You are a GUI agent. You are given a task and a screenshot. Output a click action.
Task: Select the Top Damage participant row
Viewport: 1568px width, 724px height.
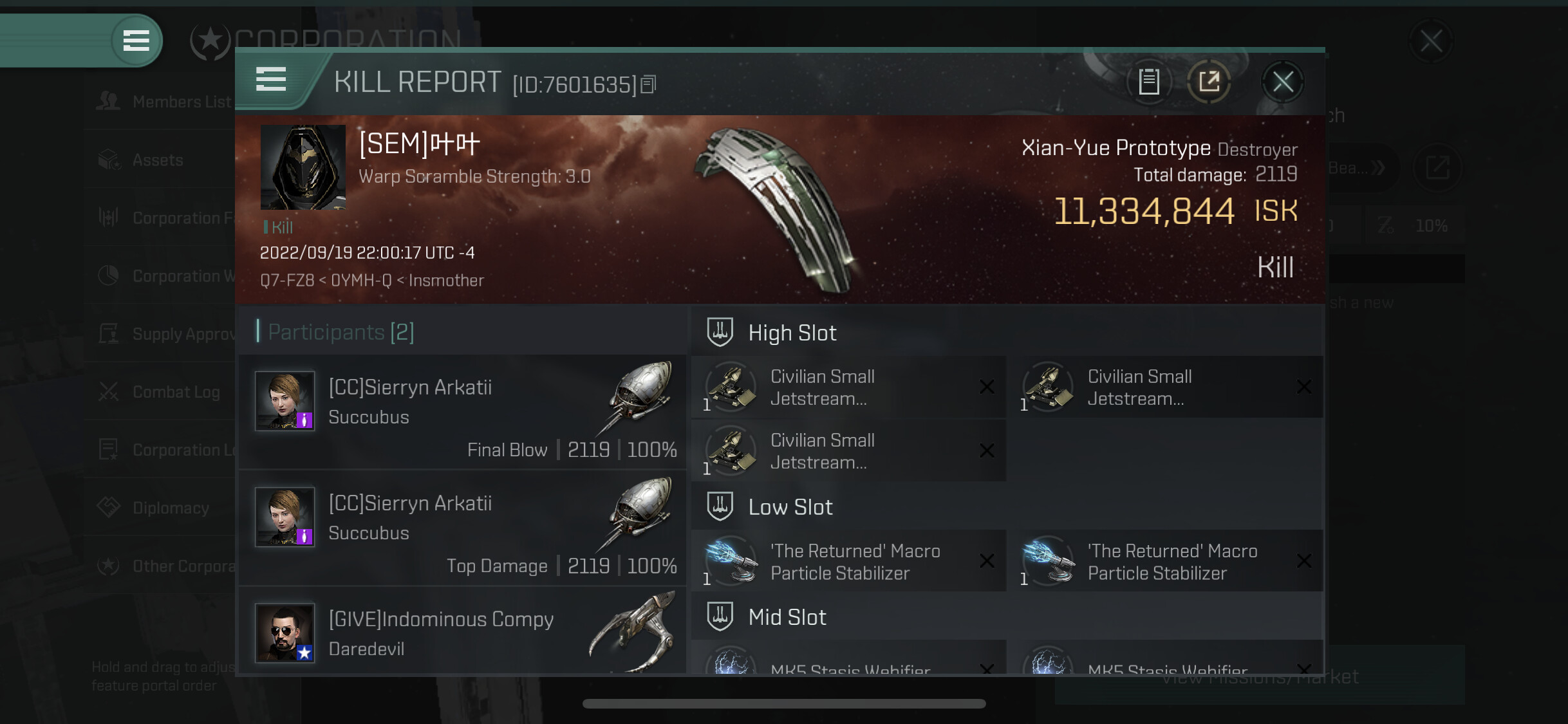tap(462, 528)
